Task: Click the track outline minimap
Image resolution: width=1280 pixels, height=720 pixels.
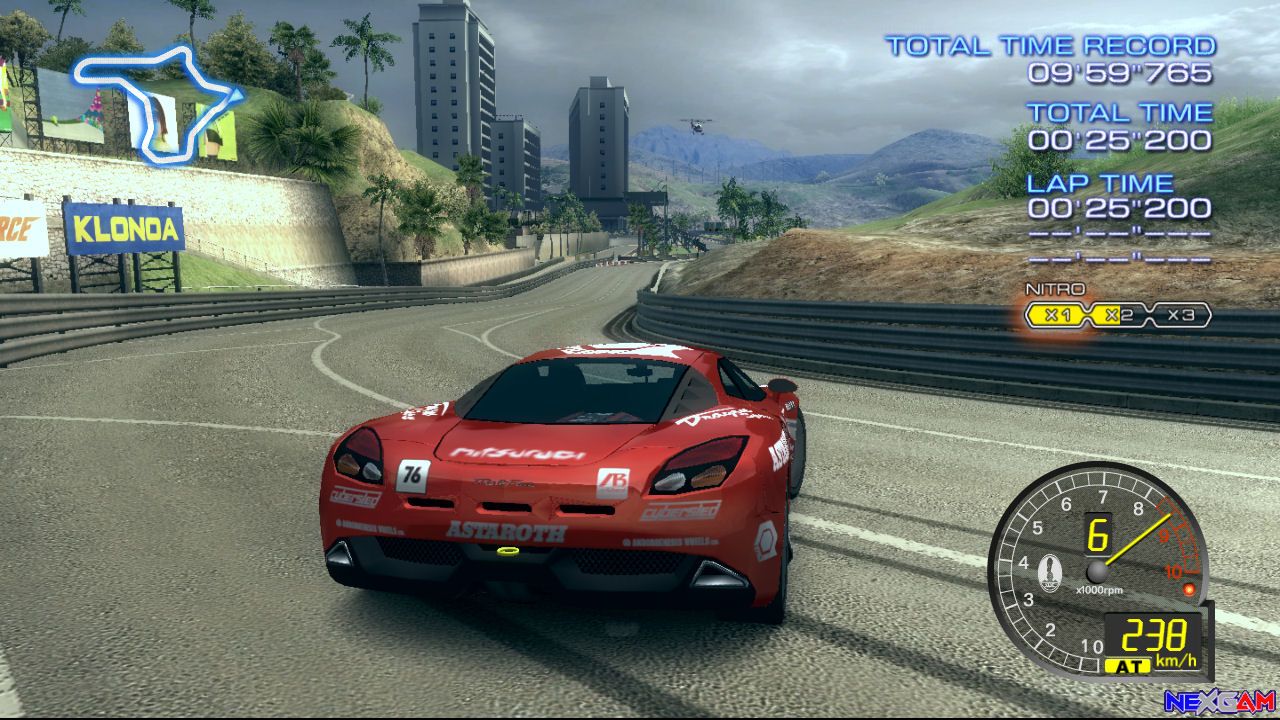Action: (156, 103)
